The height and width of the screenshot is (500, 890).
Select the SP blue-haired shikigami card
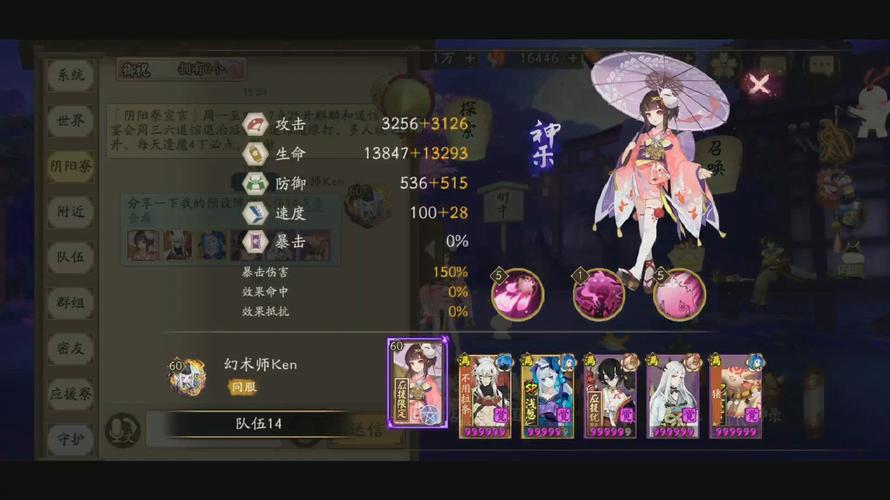[x=547, y=396]
